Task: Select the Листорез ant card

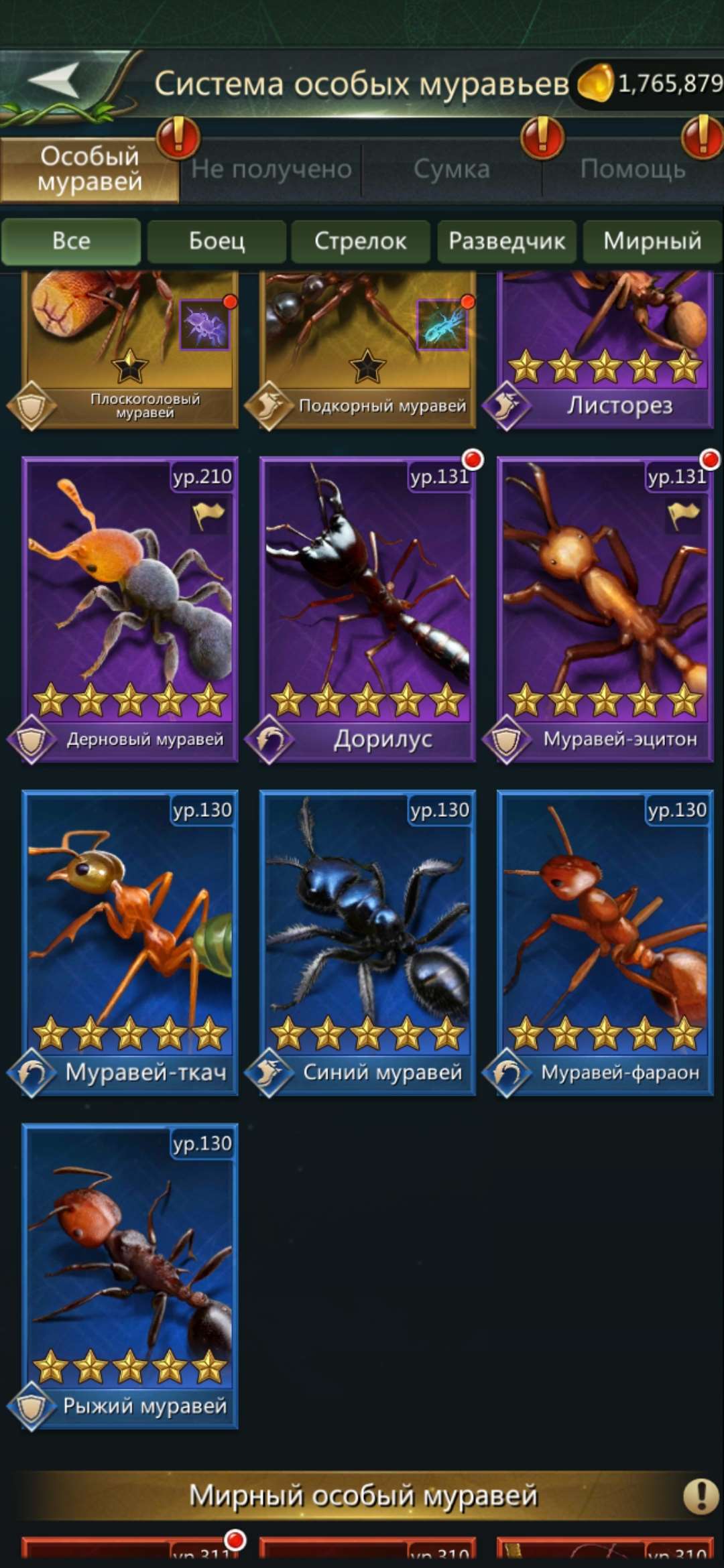Action: point(605,348)
